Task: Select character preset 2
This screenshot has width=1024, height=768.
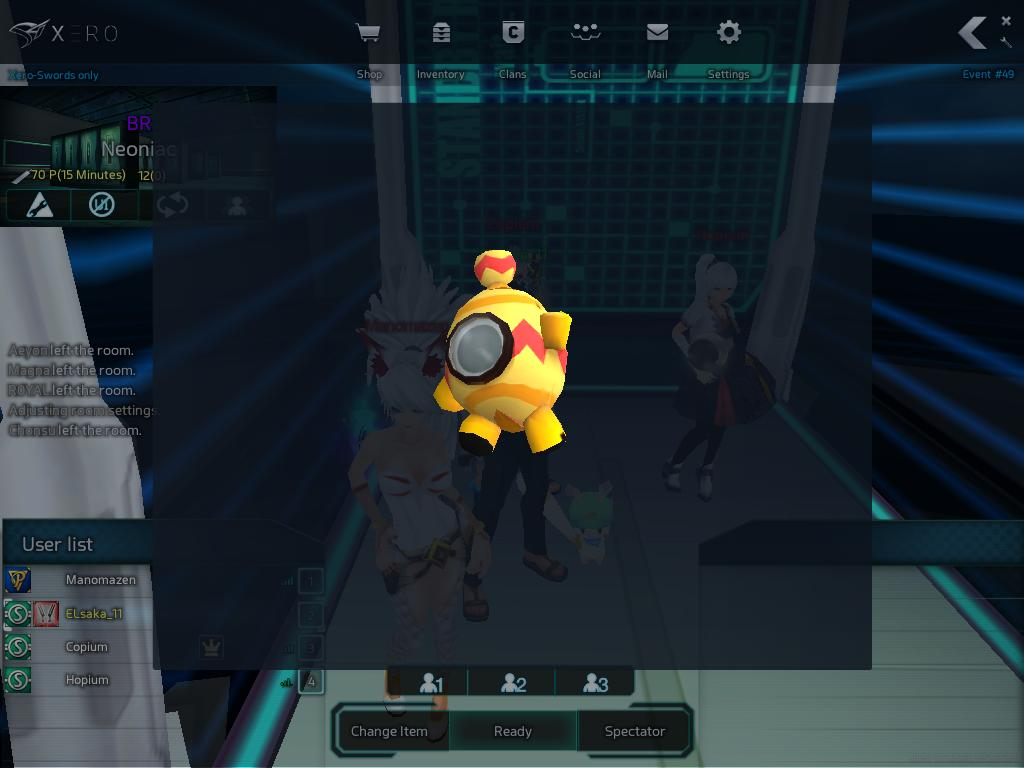Action: [x=513, y=683]
